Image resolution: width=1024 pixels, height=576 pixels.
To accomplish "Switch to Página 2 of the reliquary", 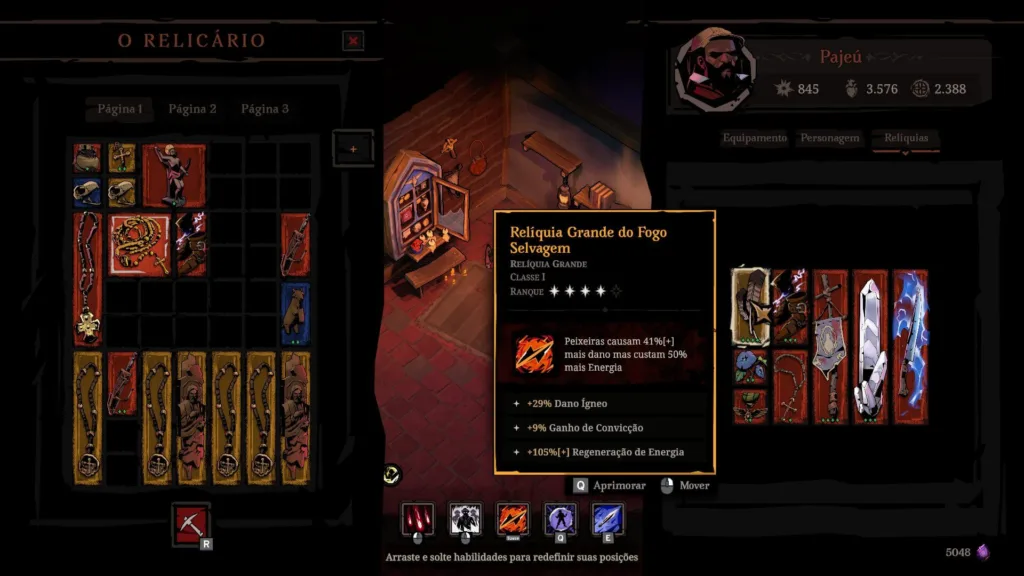I will coord(192,109).
